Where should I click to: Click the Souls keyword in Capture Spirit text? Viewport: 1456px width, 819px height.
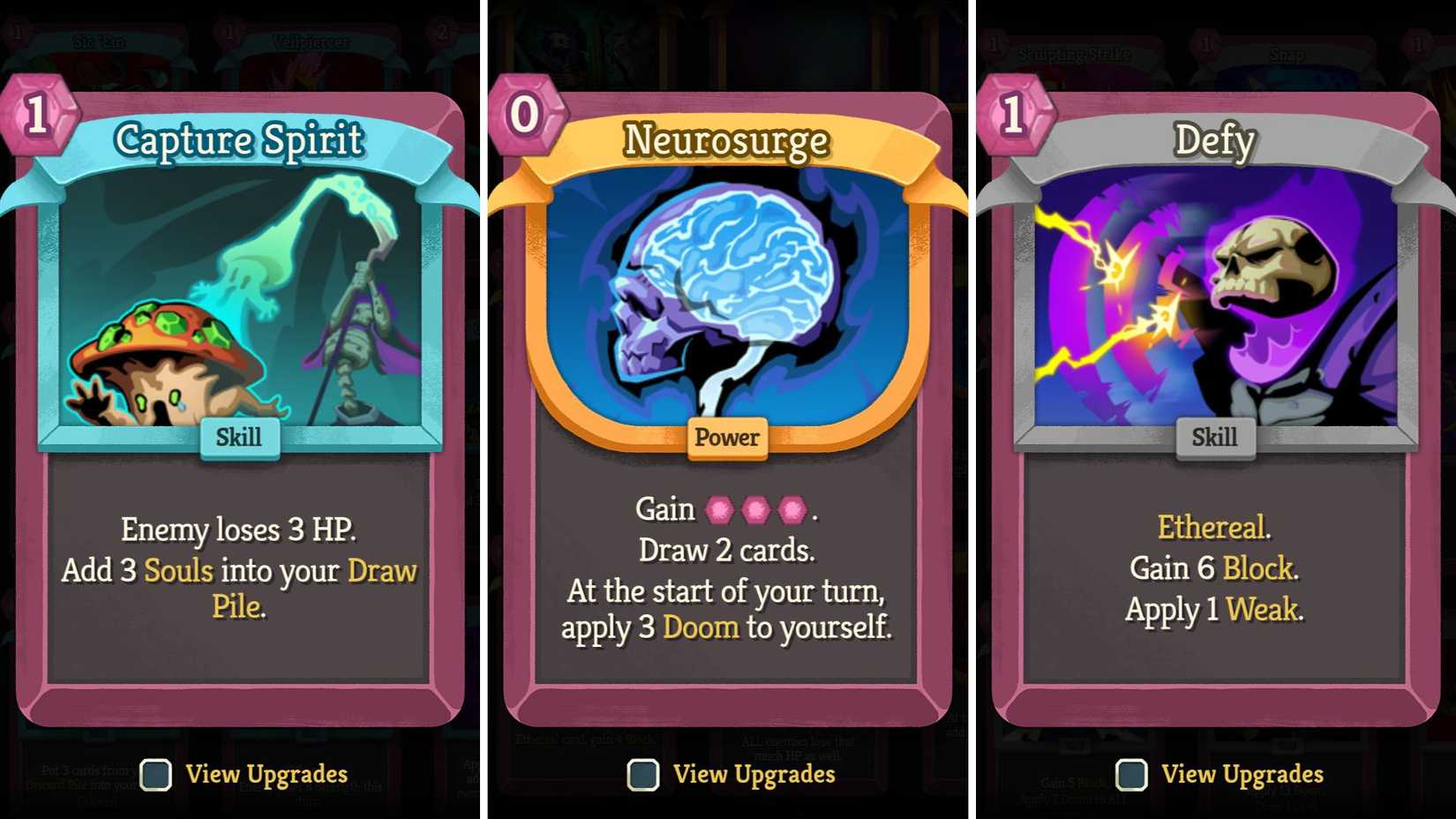pyautogui.click(x=181, y=572)
